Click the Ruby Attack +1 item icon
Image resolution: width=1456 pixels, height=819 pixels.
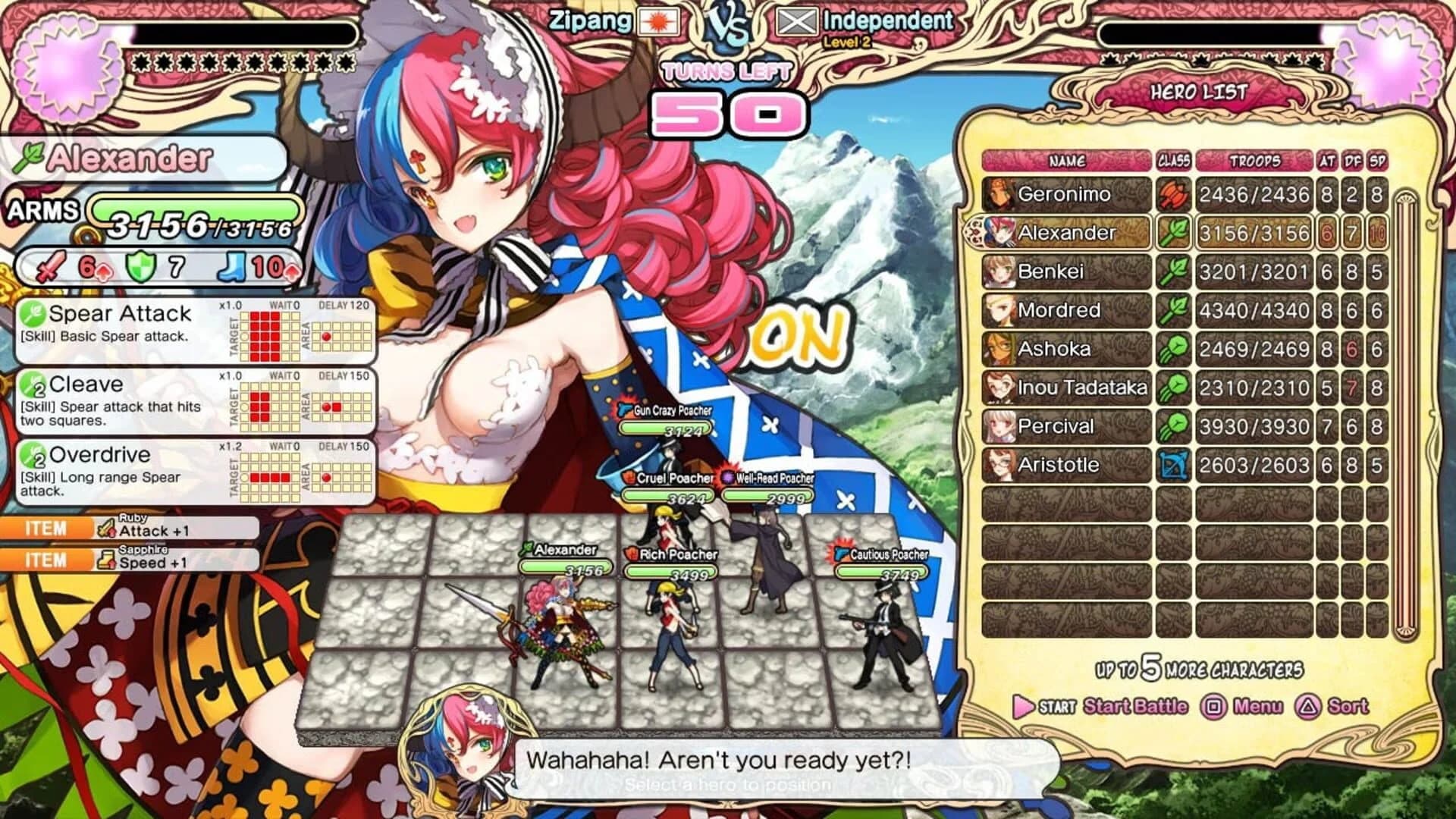point(106,528)
